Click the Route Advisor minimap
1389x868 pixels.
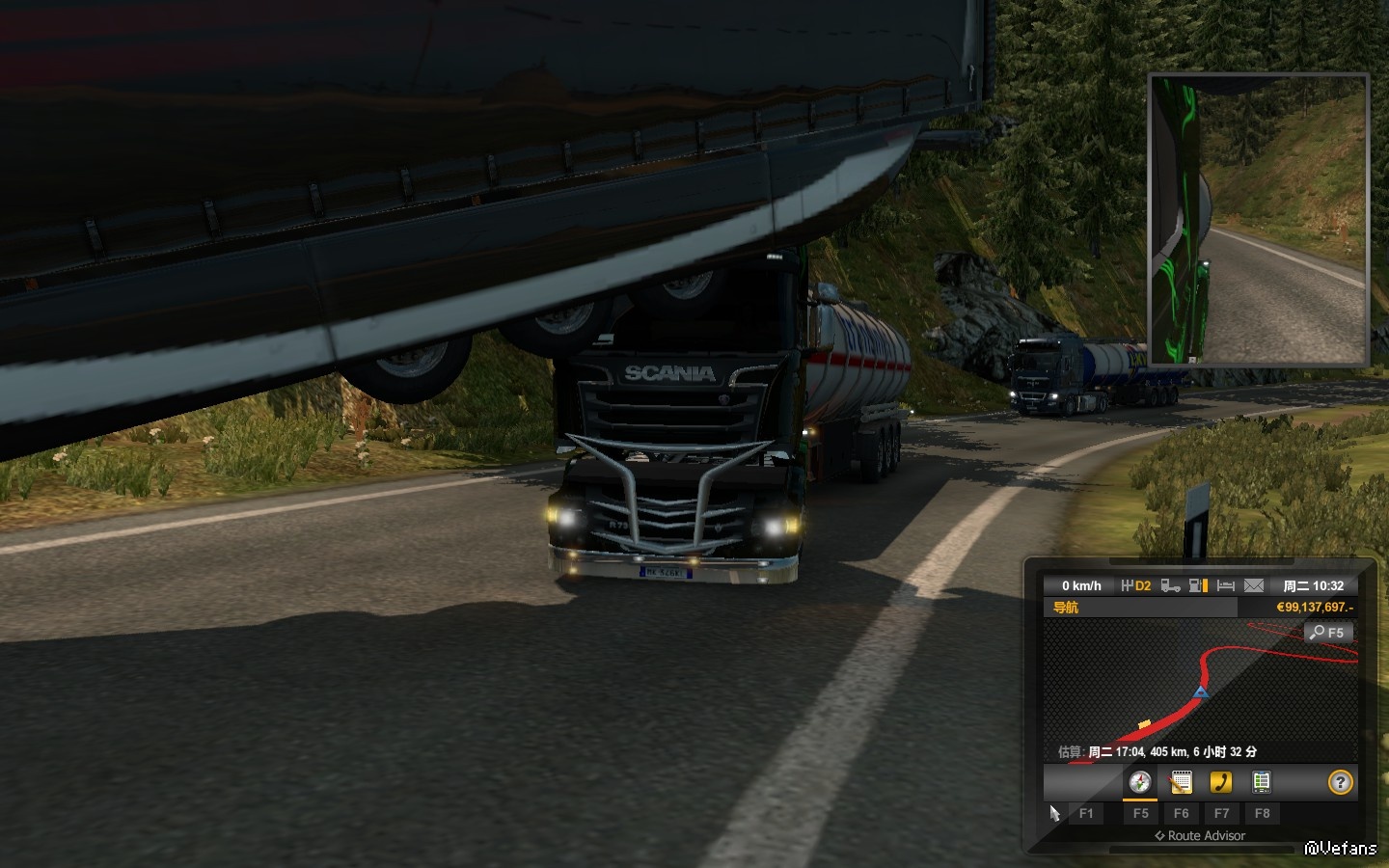(x=1200, y=690)
